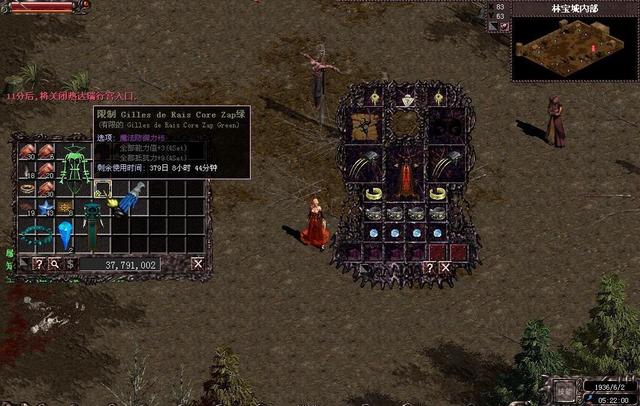The image size is (640, 406).
Task: Select the blue crystal item in inventory
Action: (66, 236)
